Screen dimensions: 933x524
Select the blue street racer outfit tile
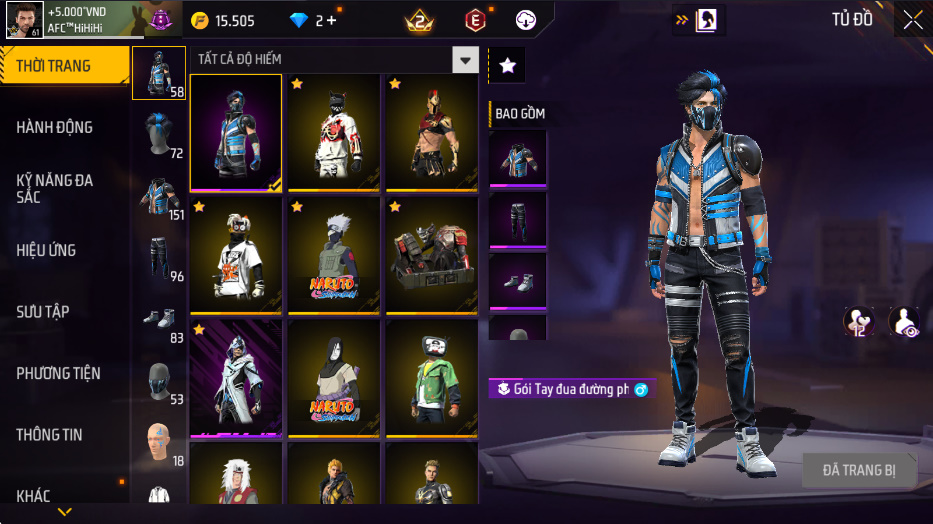236,132
